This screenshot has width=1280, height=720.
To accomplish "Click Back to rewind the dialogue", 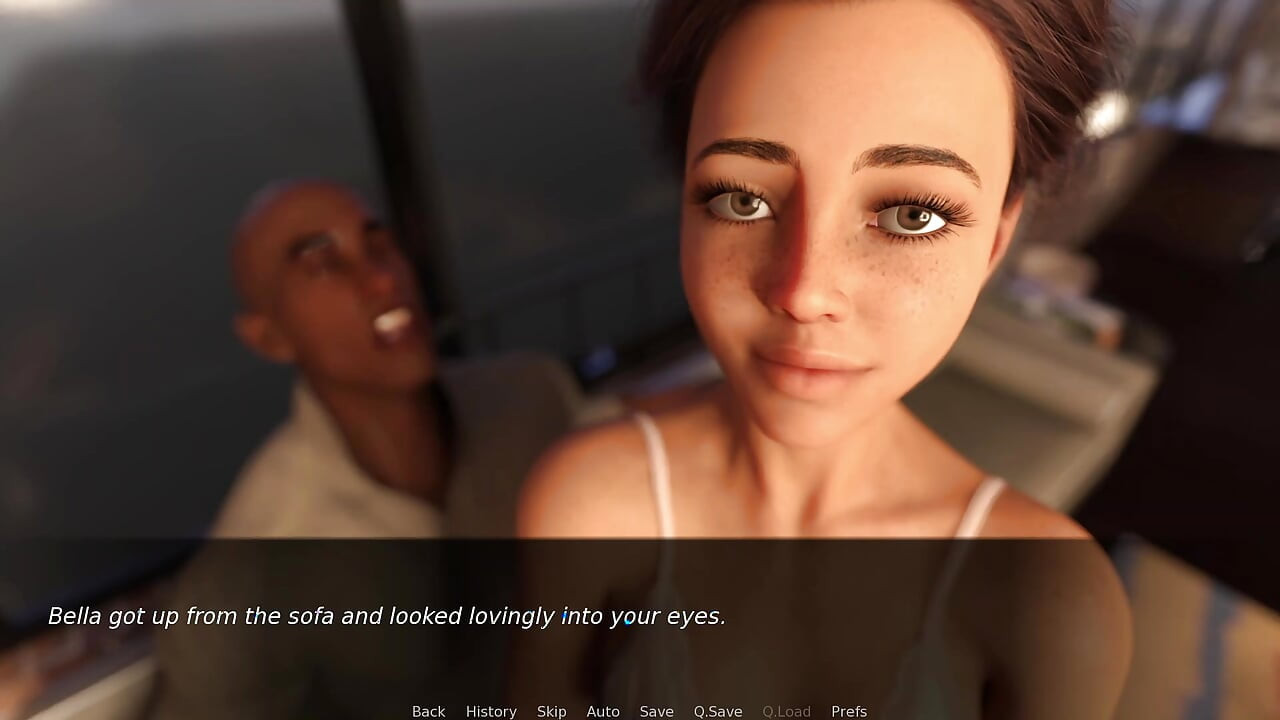I will pyautogui.click(x=428, y=711).
